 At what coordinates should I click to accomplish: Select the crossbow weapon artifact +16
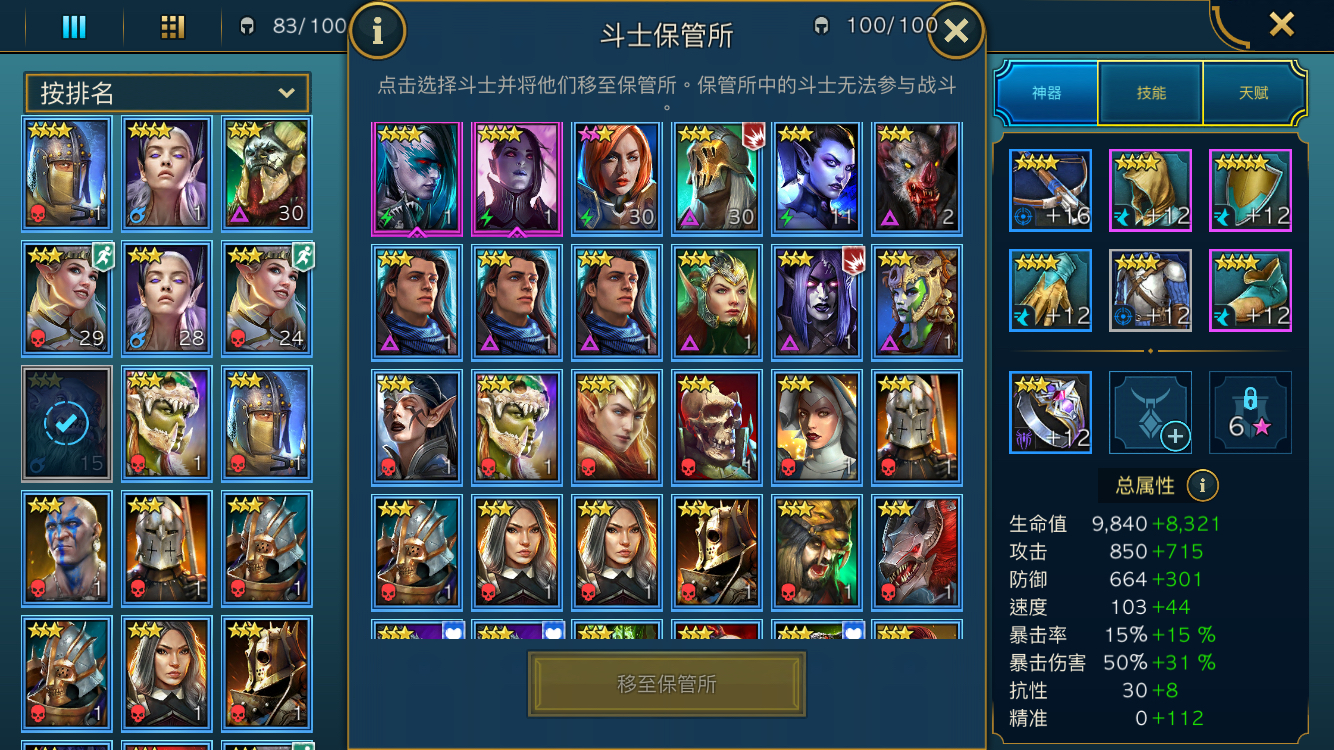pyautogui.click(x=1050, y=190)
